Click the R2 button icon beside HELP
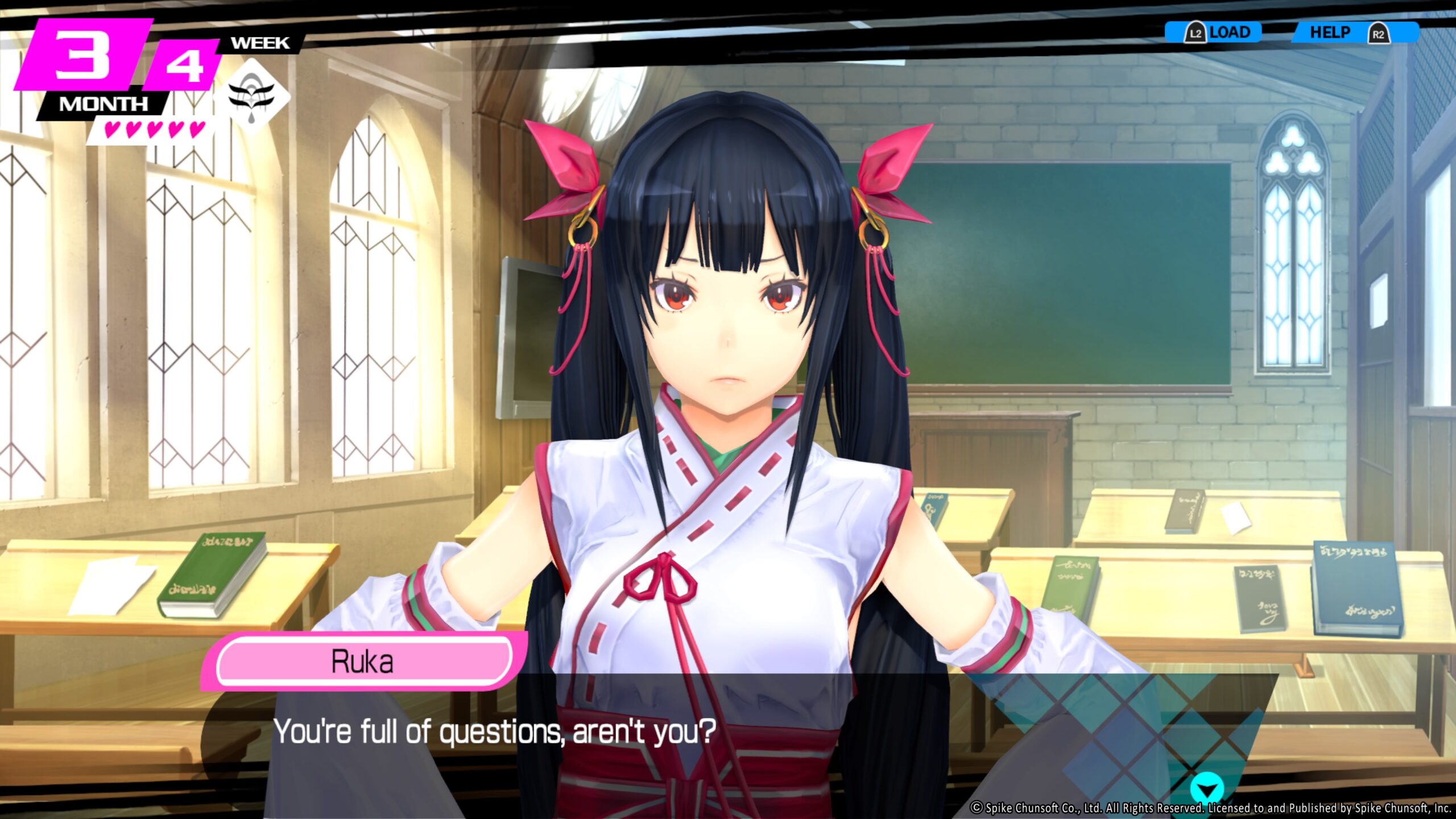Screen dimensions: 1456x819 click(x=1380, y=34)
